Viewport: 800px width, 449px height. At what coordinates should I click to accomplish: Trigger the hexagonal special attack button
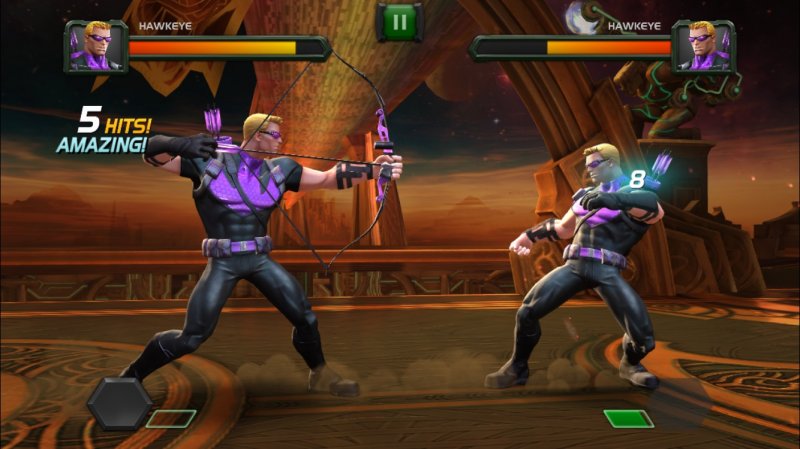[x=119, y=402]
